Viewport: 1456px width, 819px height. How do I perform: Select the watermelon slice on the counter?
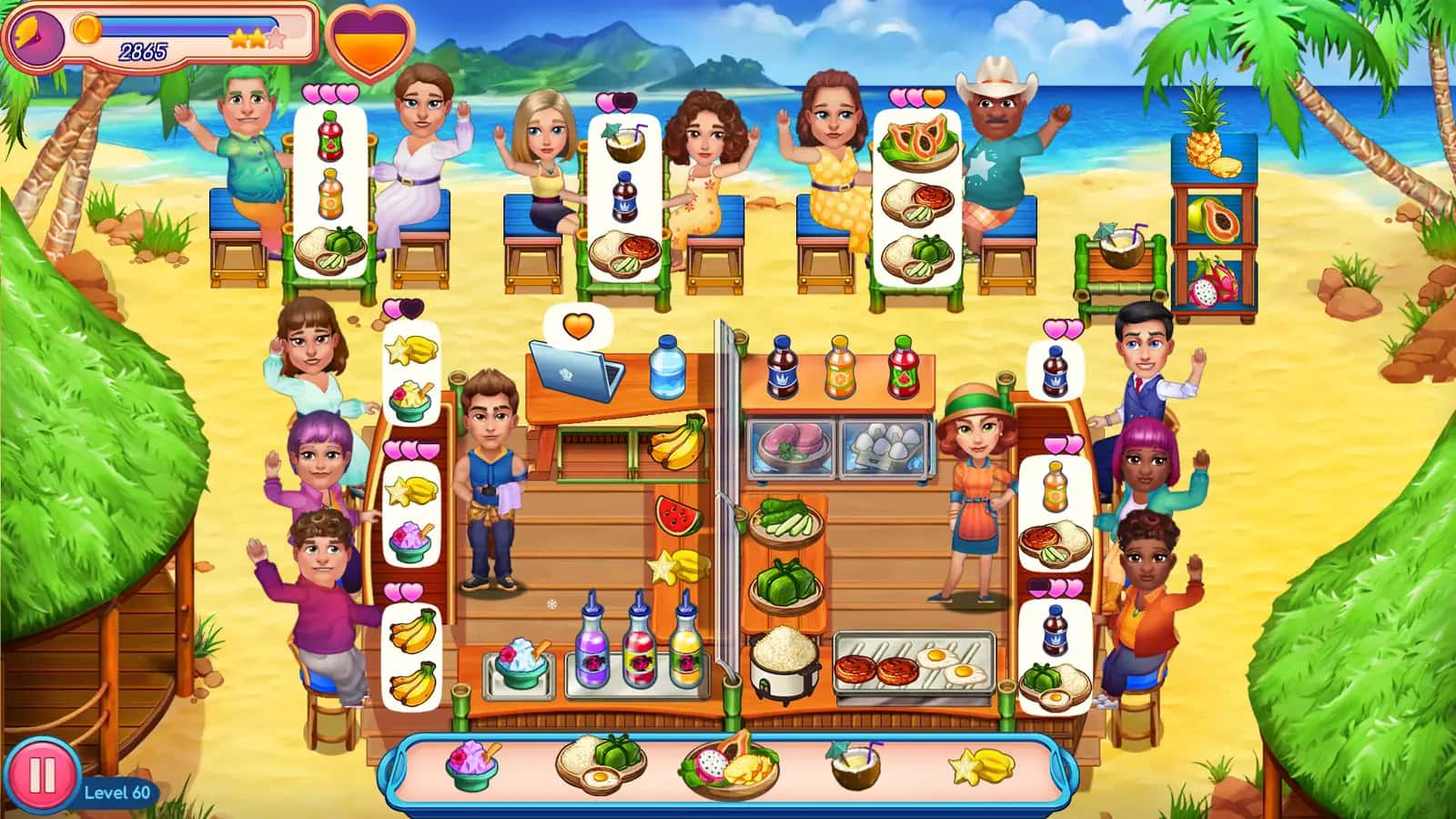tap(676, 512)
